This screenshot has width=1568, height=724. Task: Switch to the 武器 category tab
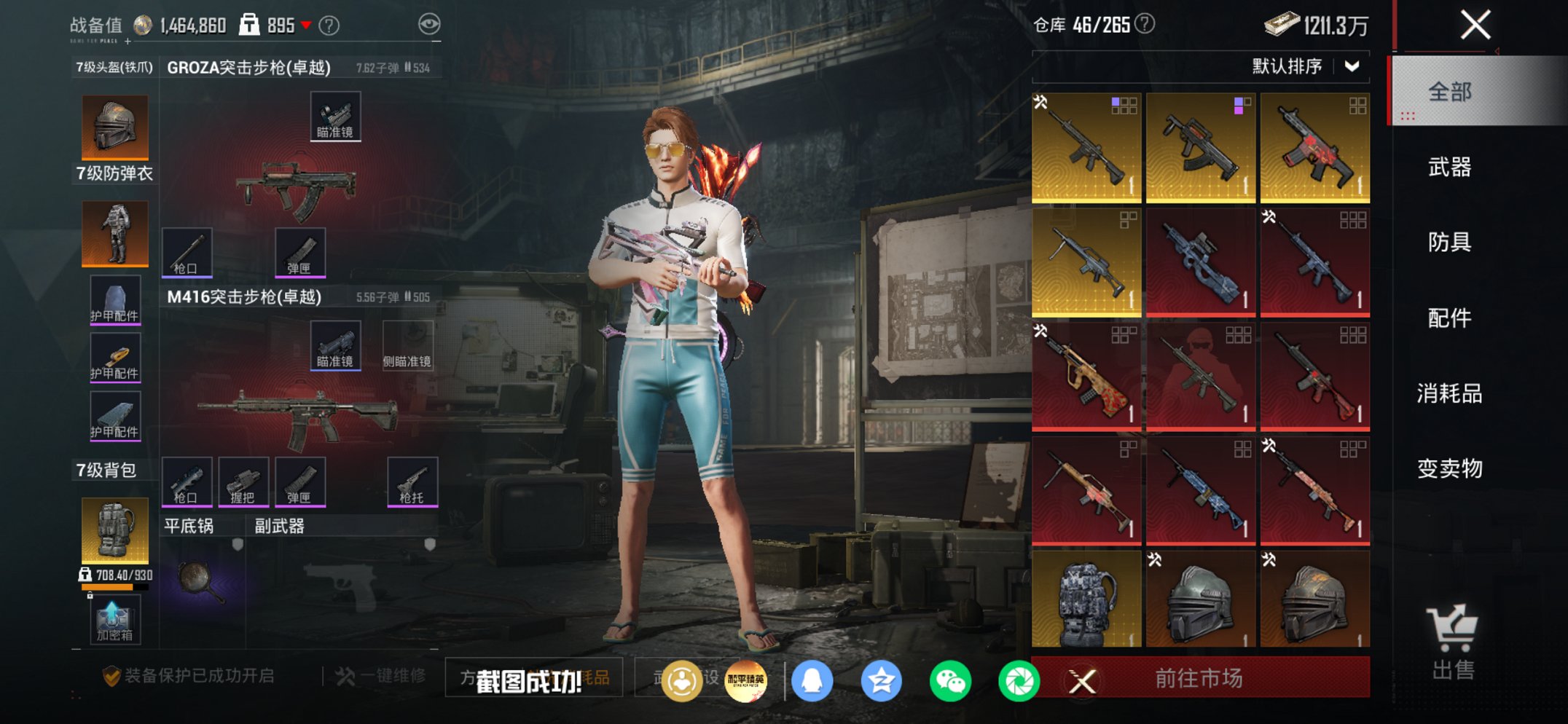click(1449, 168)
